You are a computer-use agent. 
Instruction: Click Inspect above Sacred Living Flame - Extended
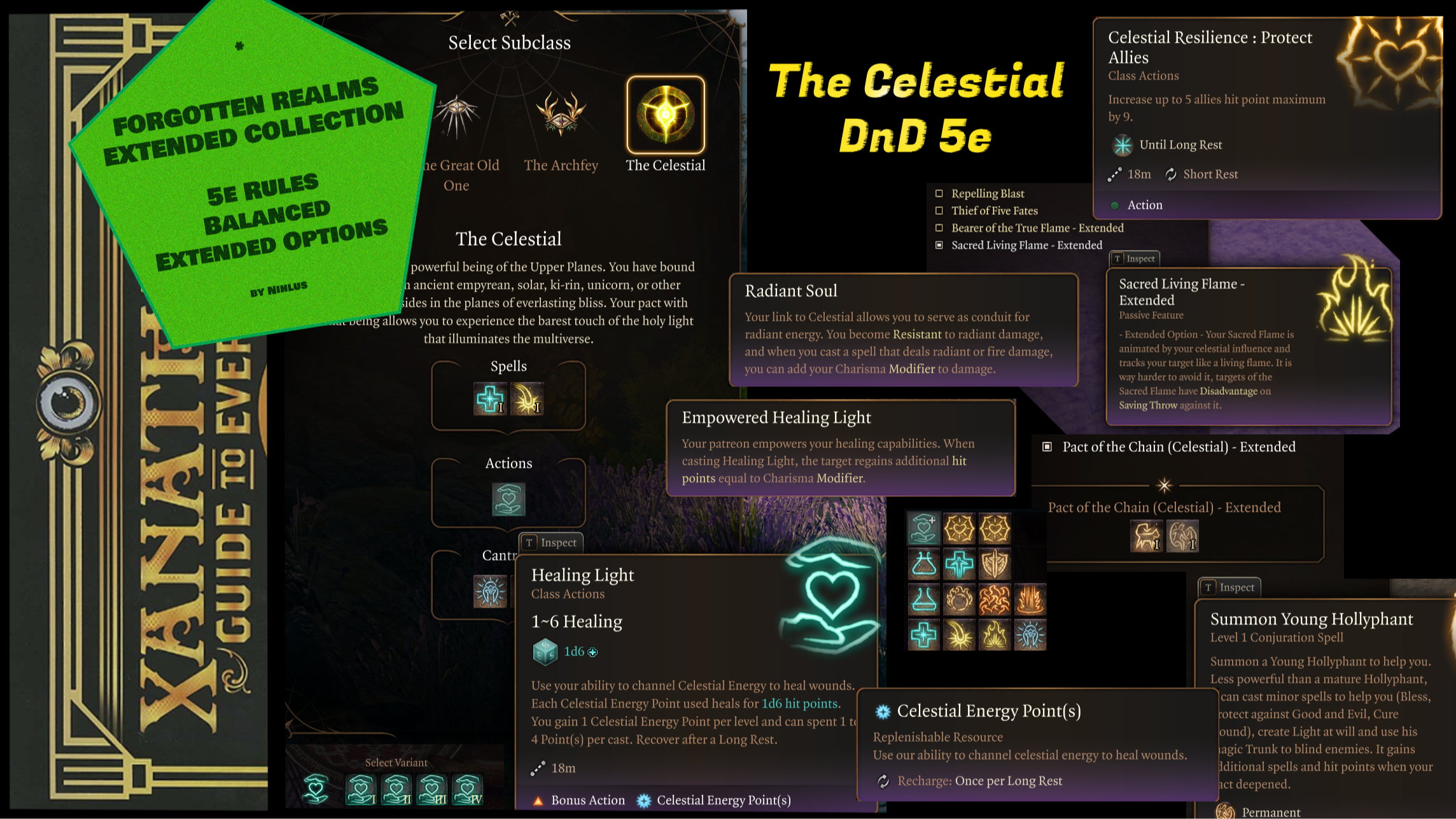(1134, 258)
